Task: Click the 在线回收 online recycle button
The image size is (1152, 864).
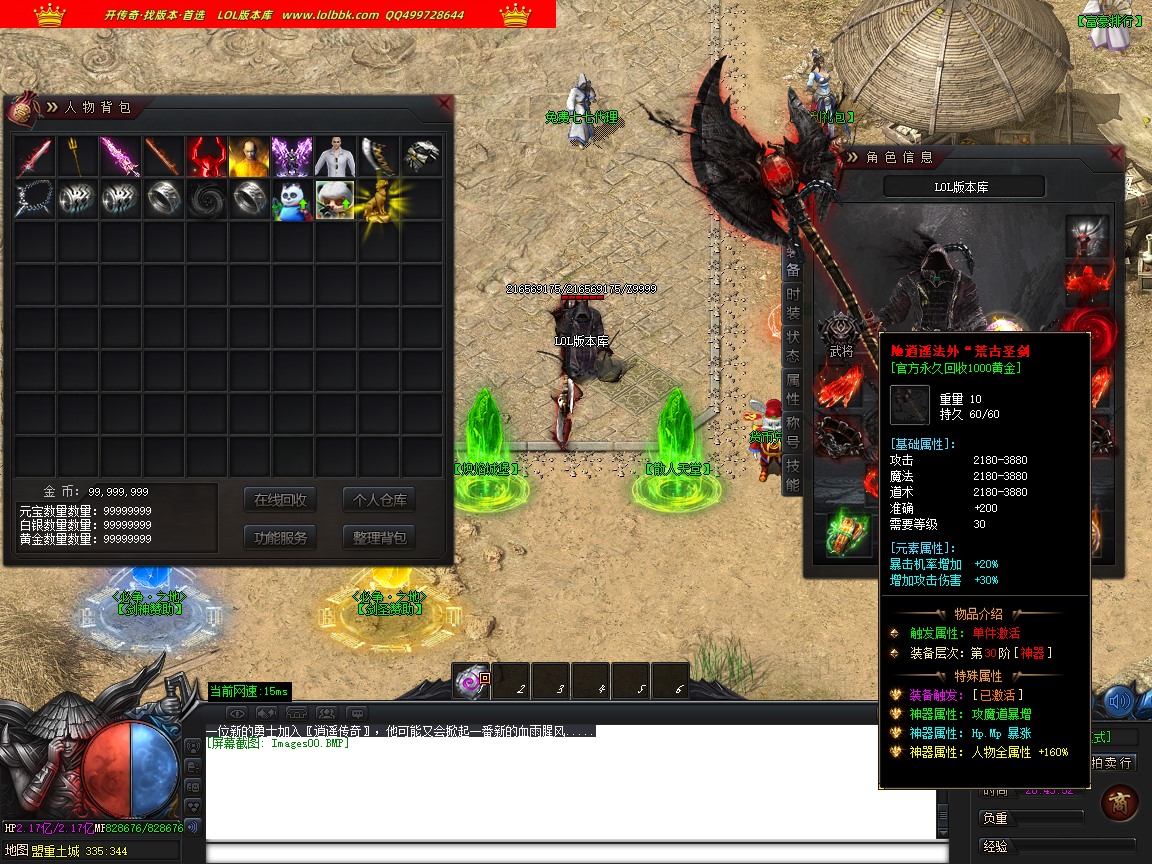Action: 280,500
